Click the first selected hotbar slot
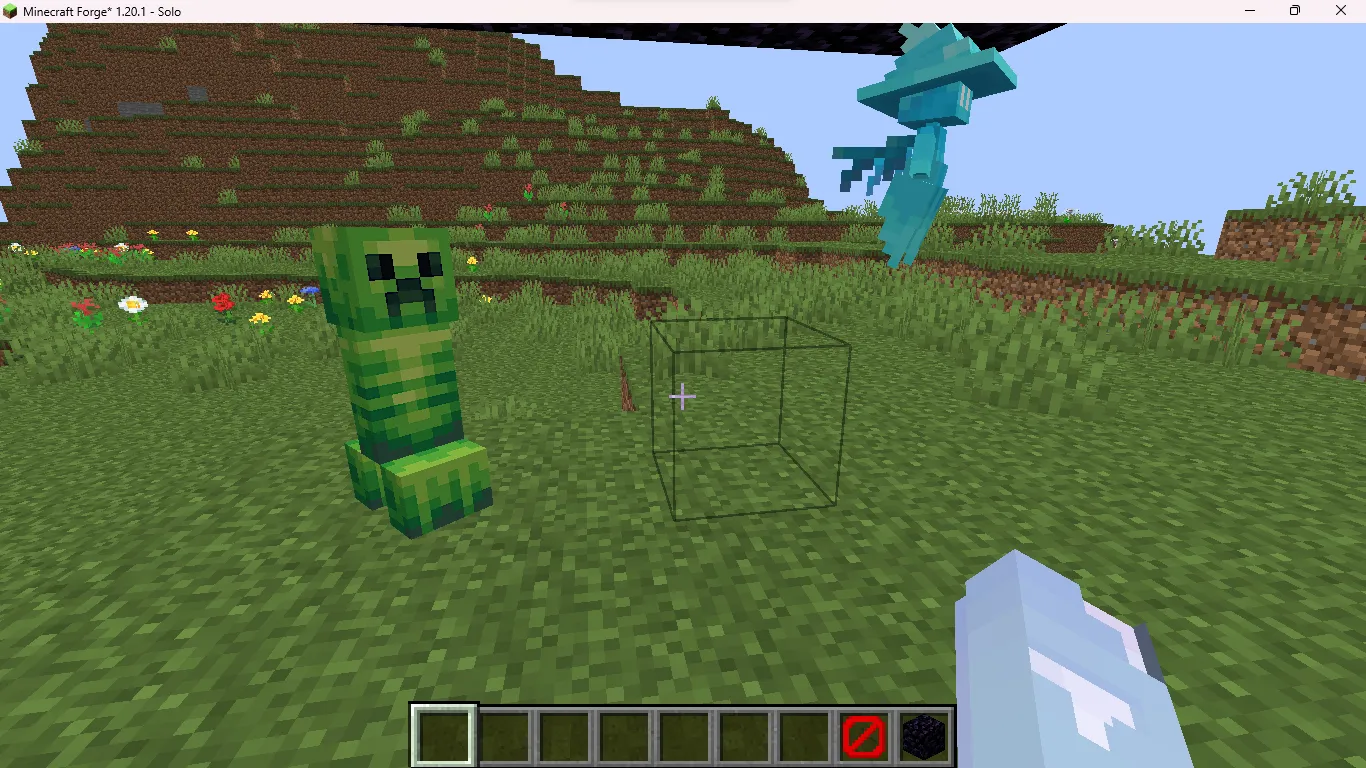Viewport: 1366px width, 768px height. point(443,738)
